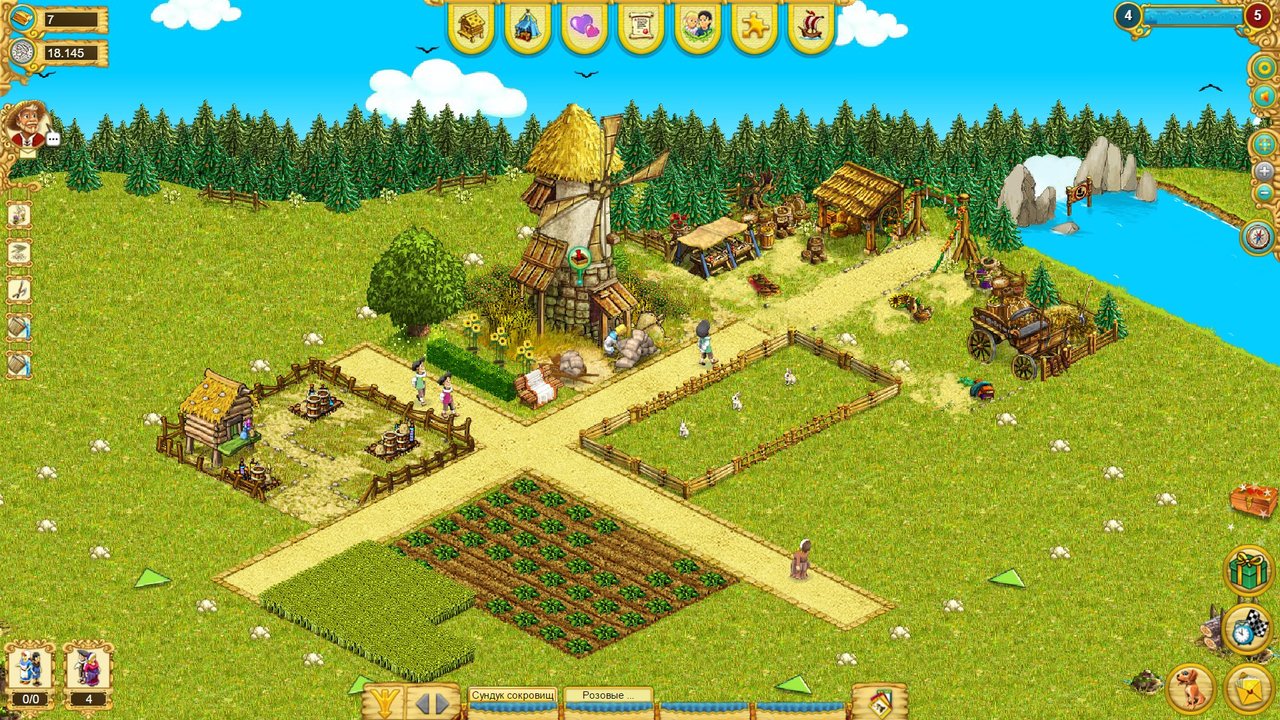Click the blue settler worker icon showing 0/0
The width and height of the screenshot is (1280, 720).
[29, 669]
